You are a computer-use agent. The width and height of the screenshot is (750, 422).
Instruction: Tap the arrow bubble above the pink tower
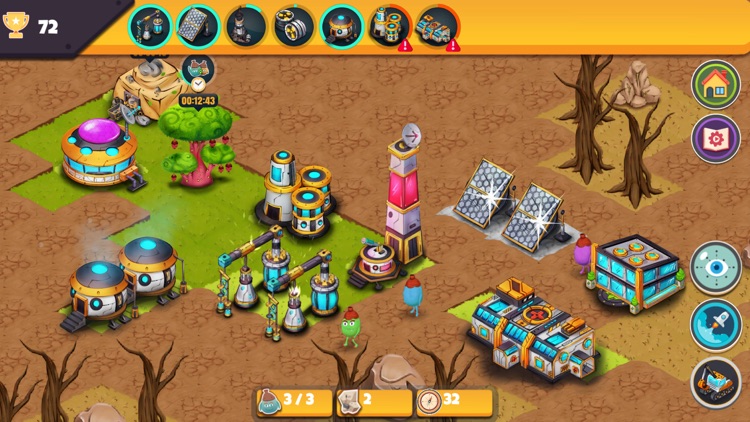pos(411,135)
